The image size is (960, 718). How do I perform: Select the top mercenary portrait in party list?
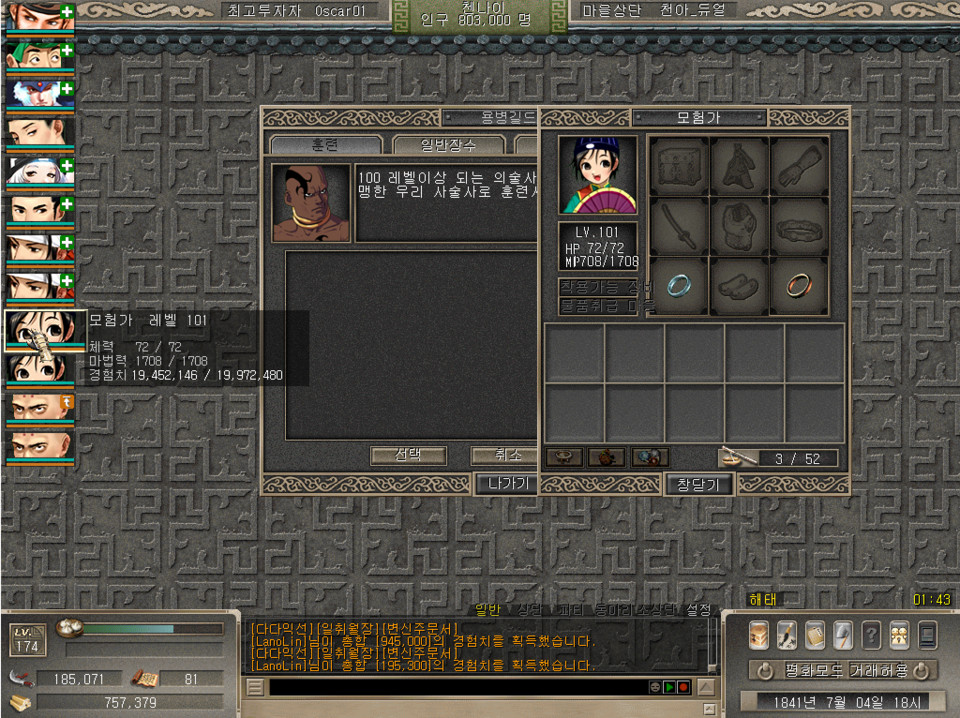(38, 17)
